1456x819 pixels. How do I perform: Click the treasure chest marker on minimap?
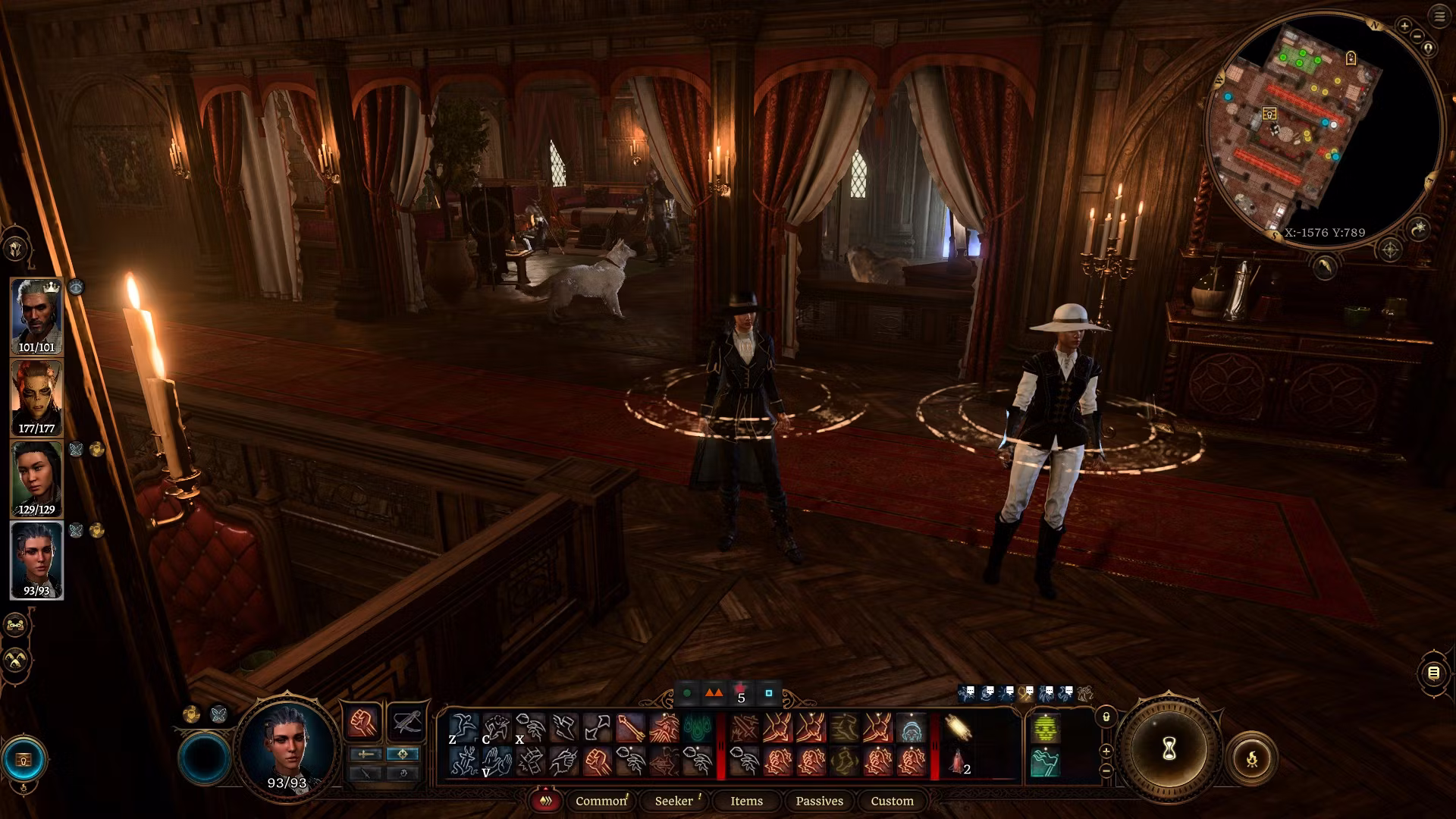(x=1269, y=115)
